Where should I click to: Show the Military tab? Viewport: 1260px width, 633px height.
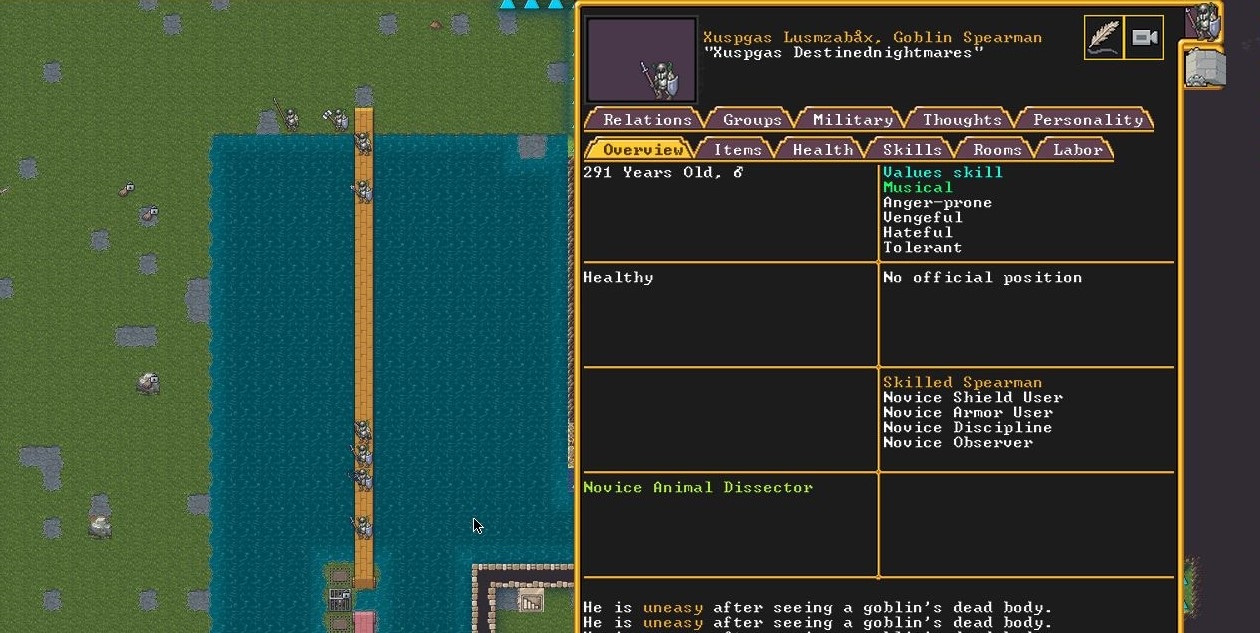coord(852,119)
